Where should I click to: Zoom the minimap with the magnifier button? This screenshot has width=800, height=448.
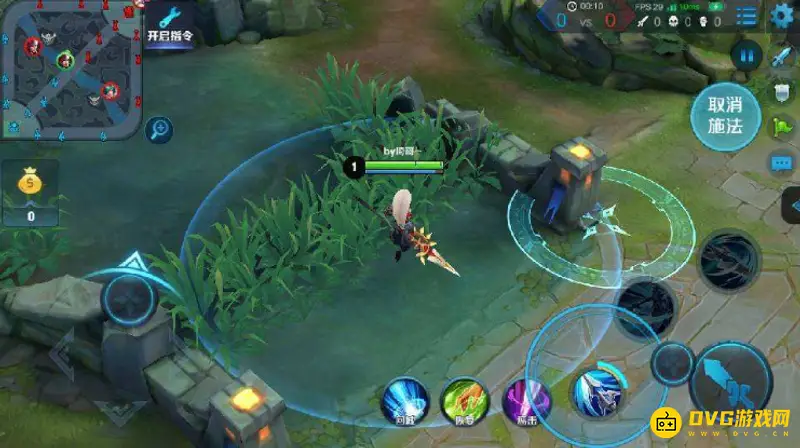pos(159,128)
